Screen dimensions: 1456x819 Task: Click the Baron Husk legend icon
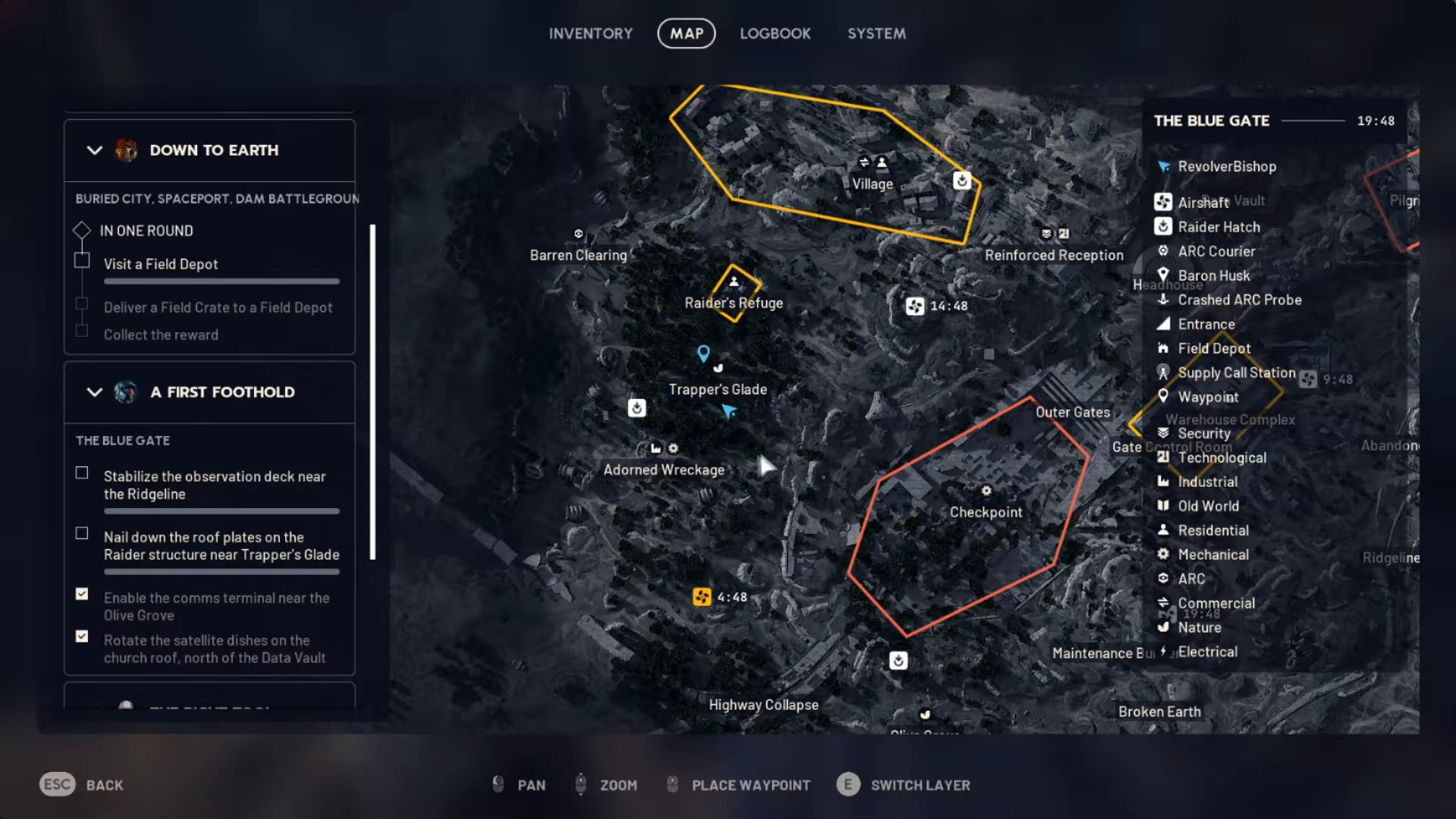(1163, 275)
